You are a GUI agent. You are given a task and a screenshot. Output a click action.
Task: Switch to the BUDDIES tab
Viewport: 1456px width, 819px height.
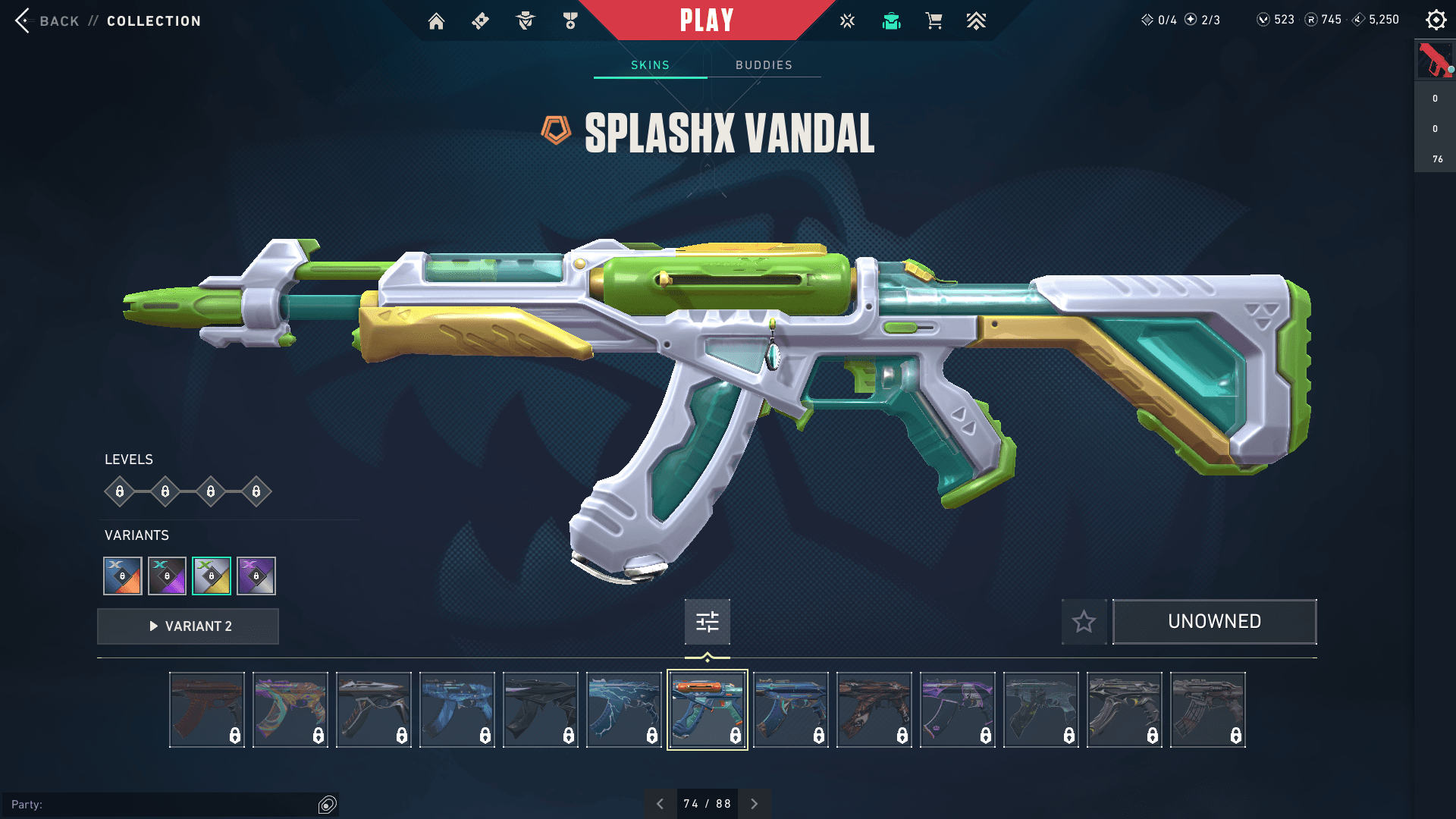coord(764,65)
